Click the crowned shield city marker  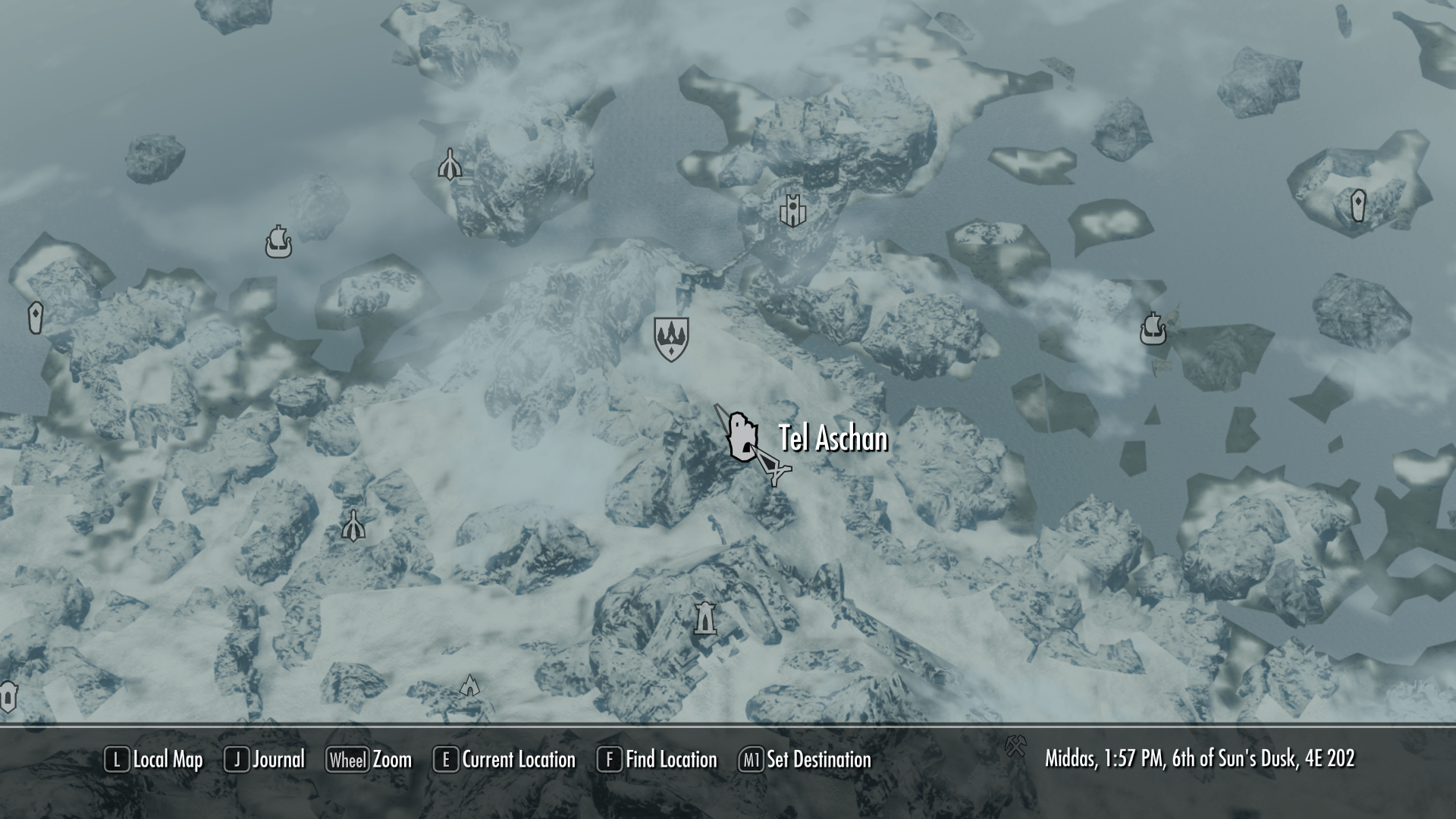pyautogui.click(x=671, y=338)
